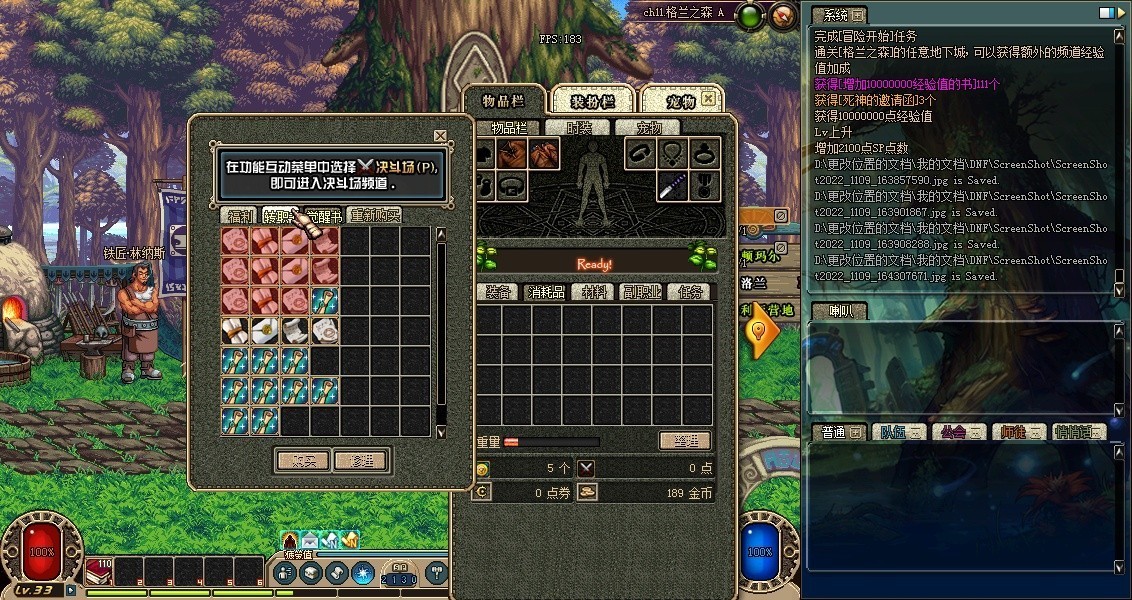
Task: Close the shop window
Action: [x=440, y=136]
